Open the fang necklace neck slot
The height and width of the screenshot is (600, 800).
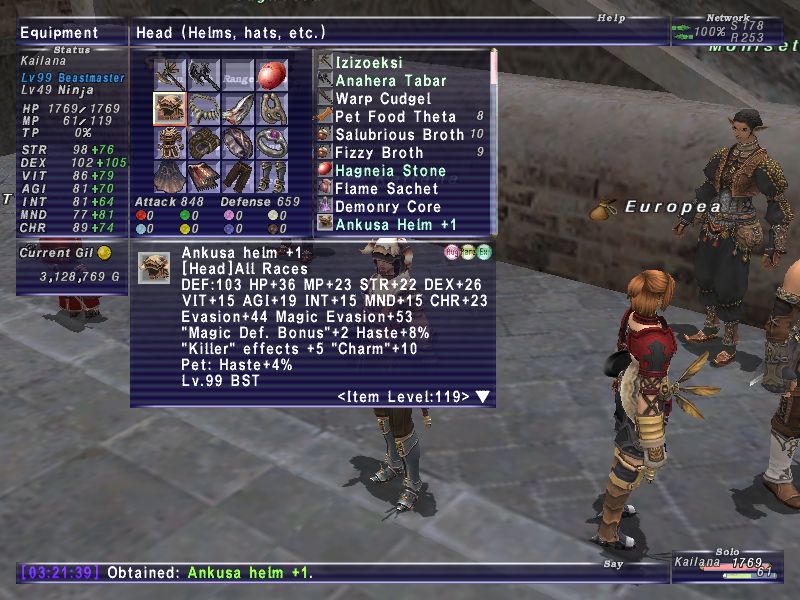(204, 108)
